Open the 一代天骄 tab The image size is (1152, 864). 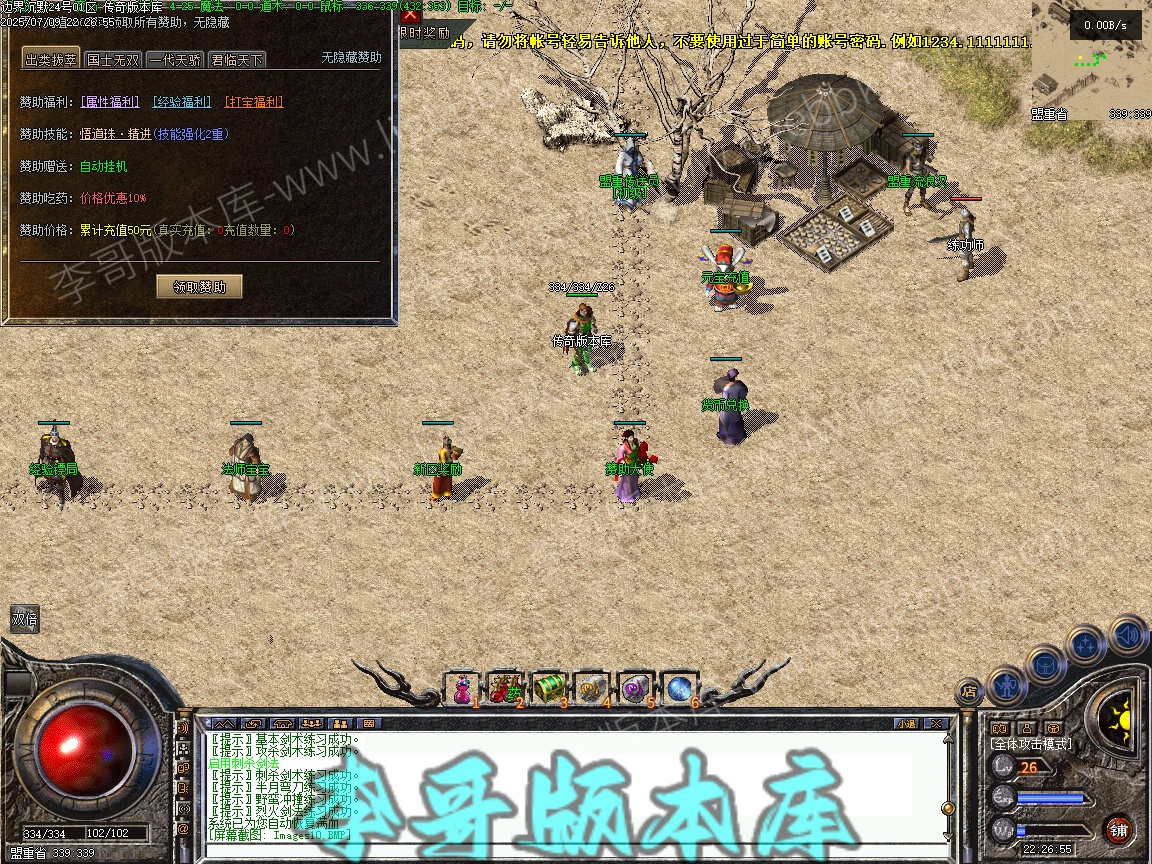175,60
